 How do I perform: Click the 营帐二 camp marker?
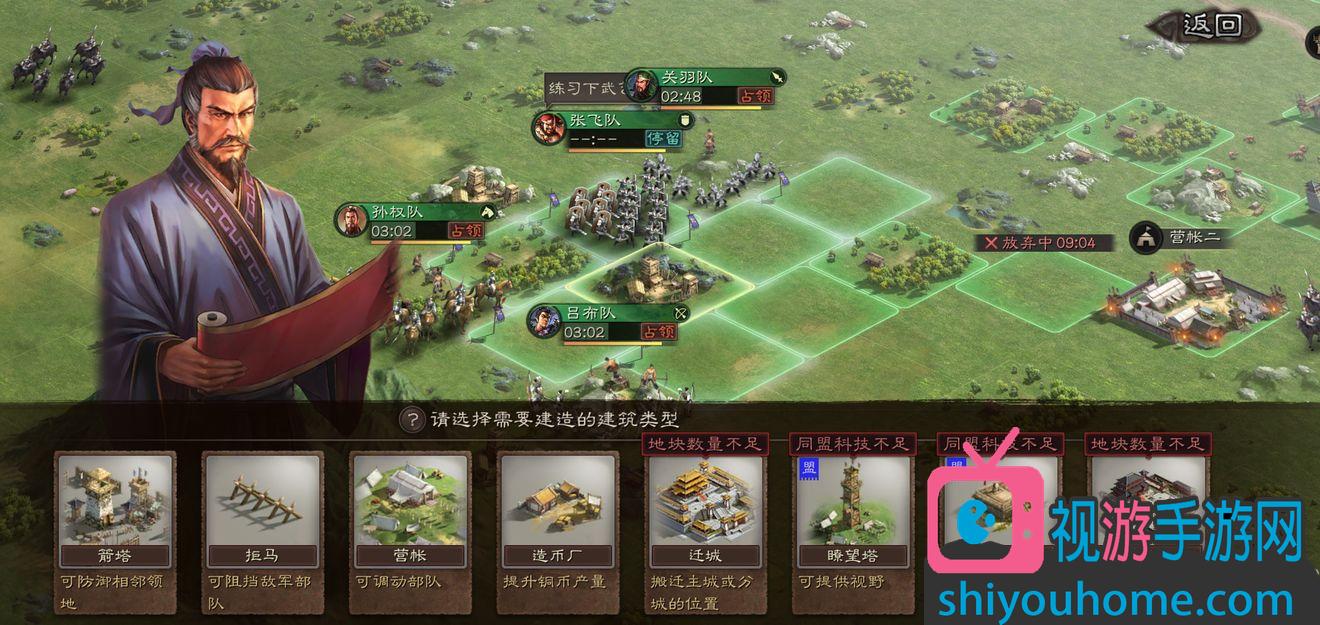click(1178, 238)
